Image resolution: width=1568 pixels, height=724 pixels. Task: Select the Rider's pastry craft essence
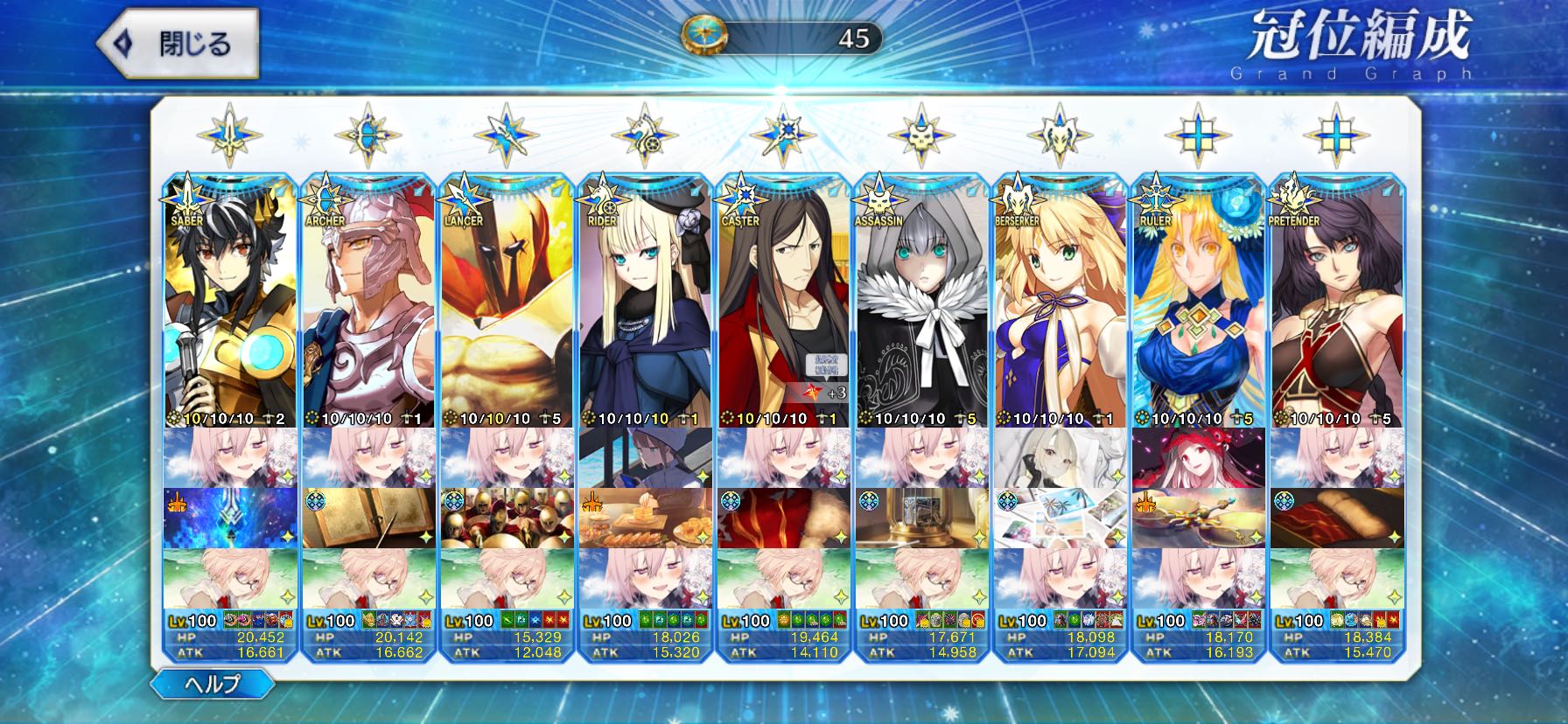click(x=646, y=518)
